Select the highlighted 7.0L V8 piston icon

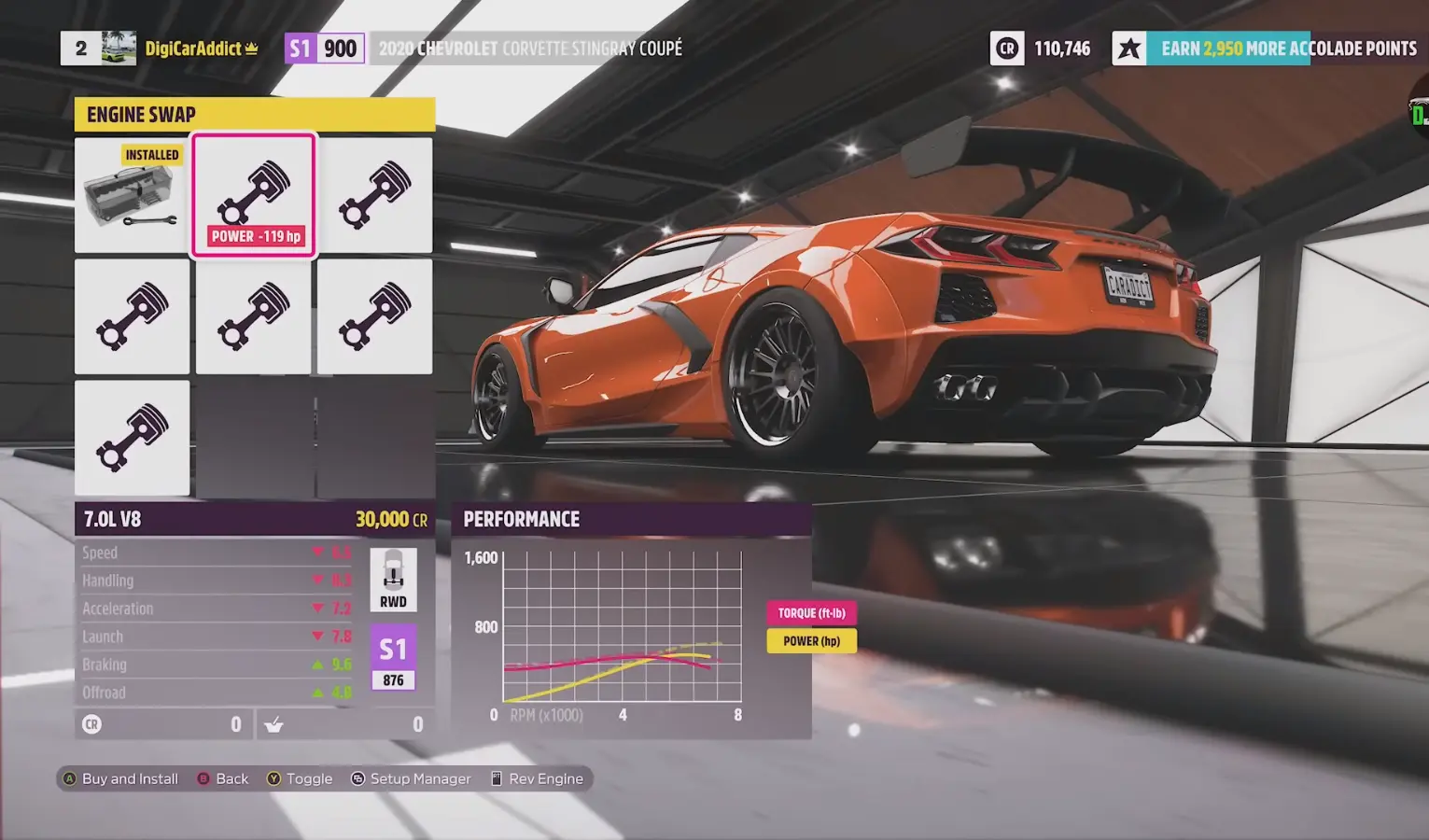253,191
